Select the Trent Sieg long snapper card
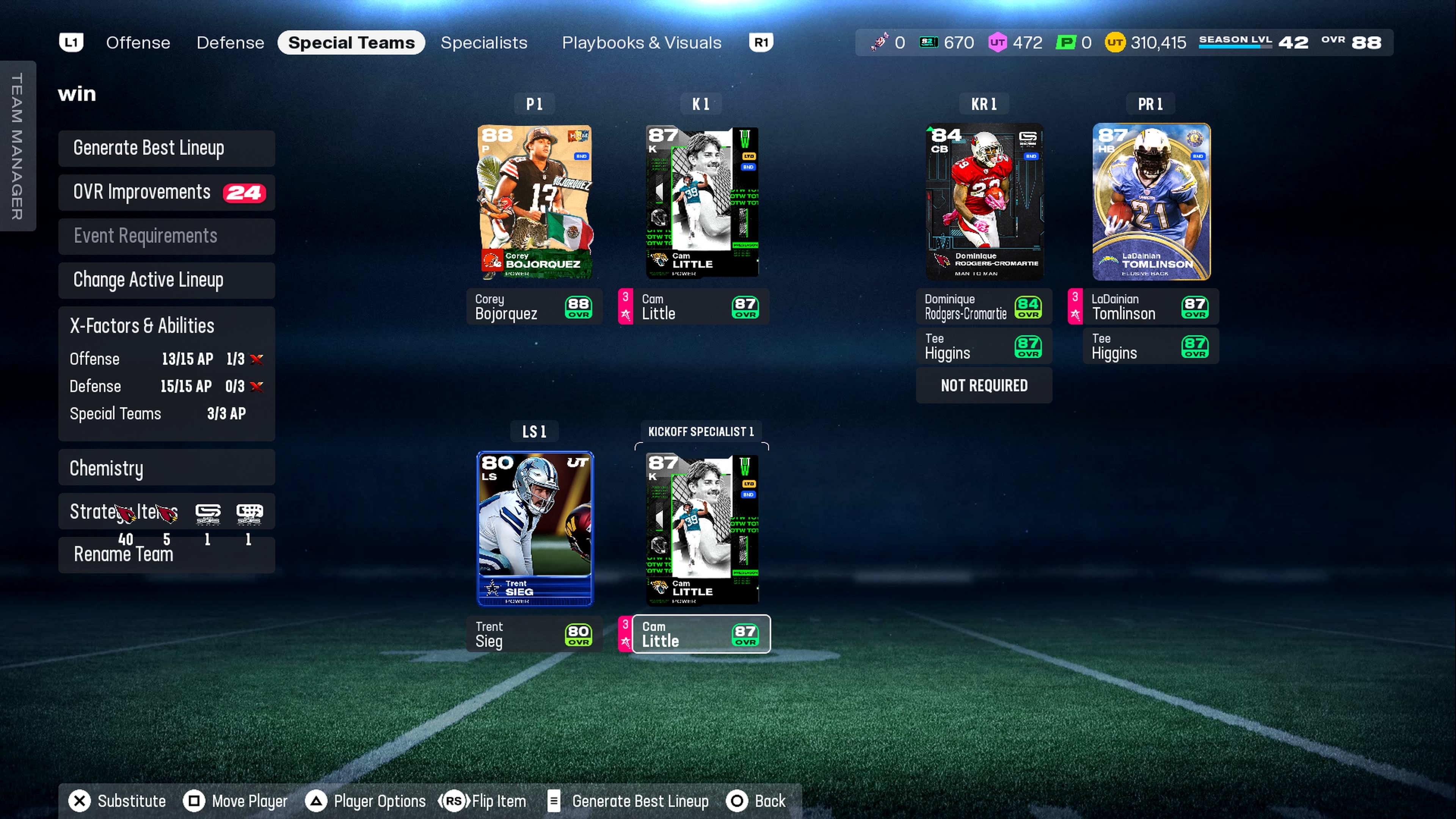Image resolution: width=1456 pixels, height=819 pixels. click(x=535, y=529)
